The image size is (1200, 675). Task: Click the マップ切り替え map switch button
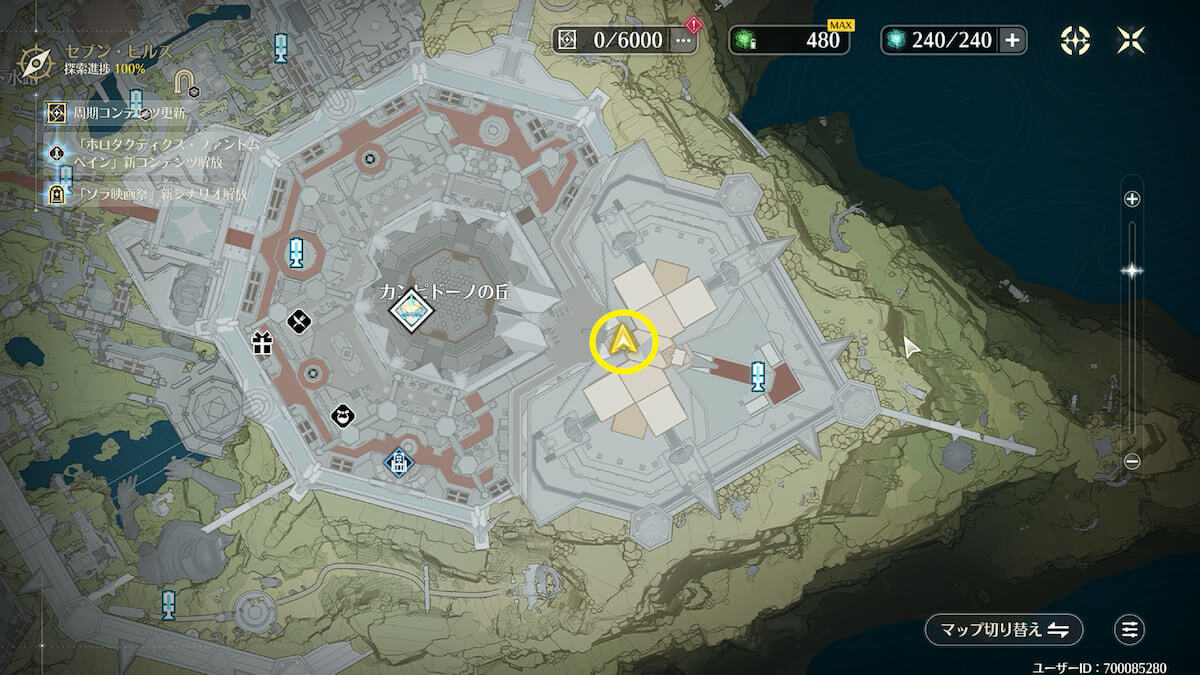(x=1003, y=629)
